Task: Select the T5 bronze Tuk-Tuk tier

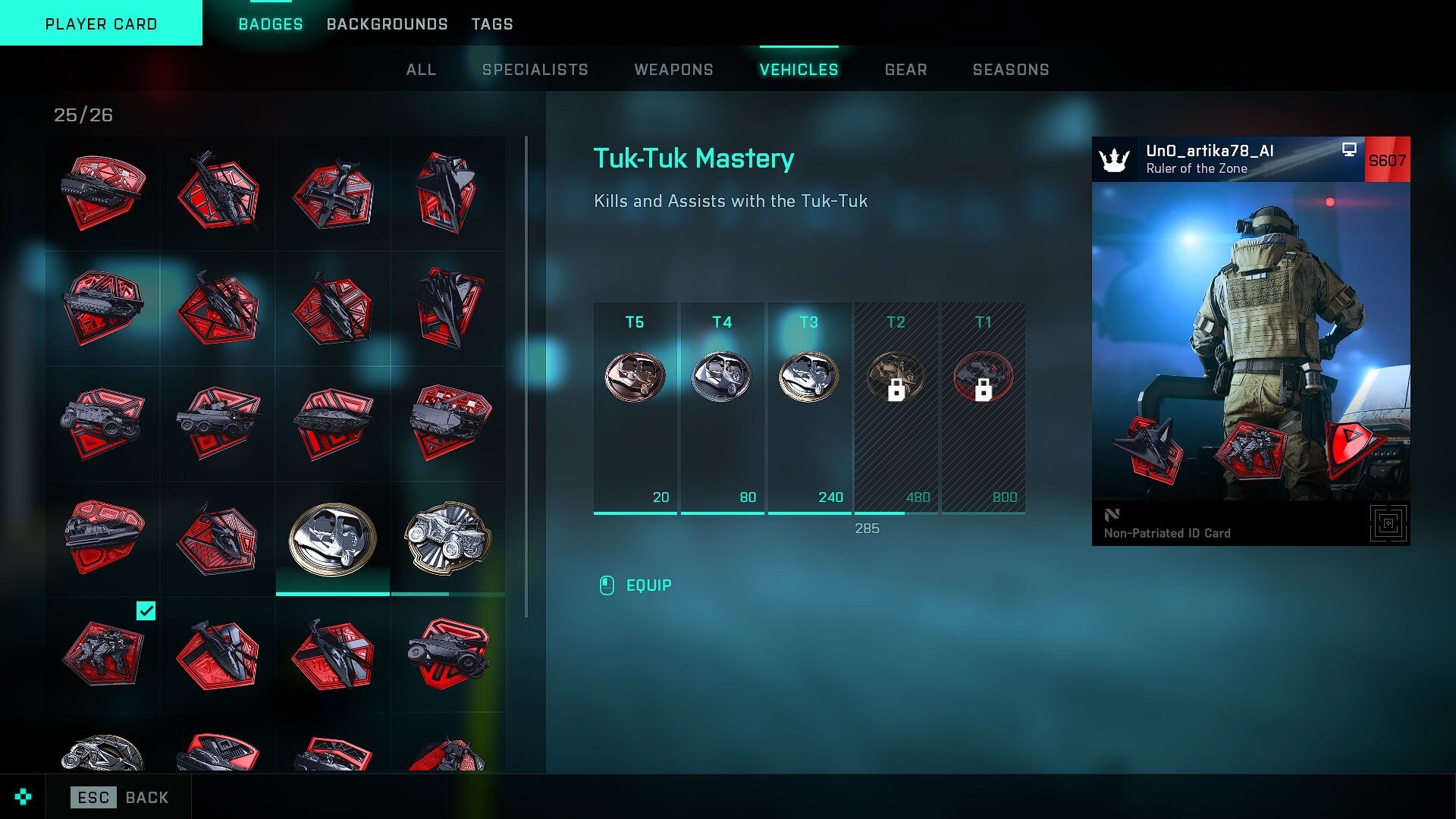Action: pyautogui.click(x=635, y=376)
